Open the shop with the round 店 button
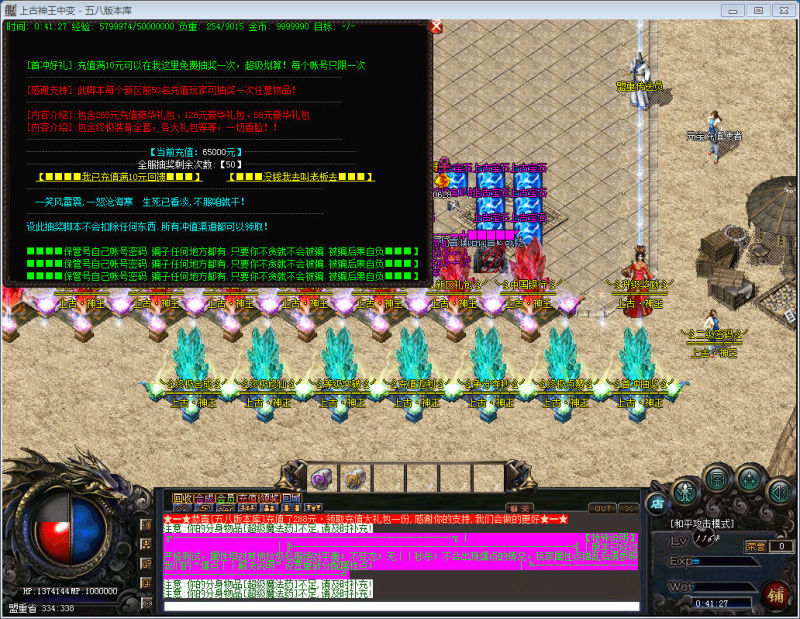The height and width of the screenshot is (619, 800). tap(657, 500)
